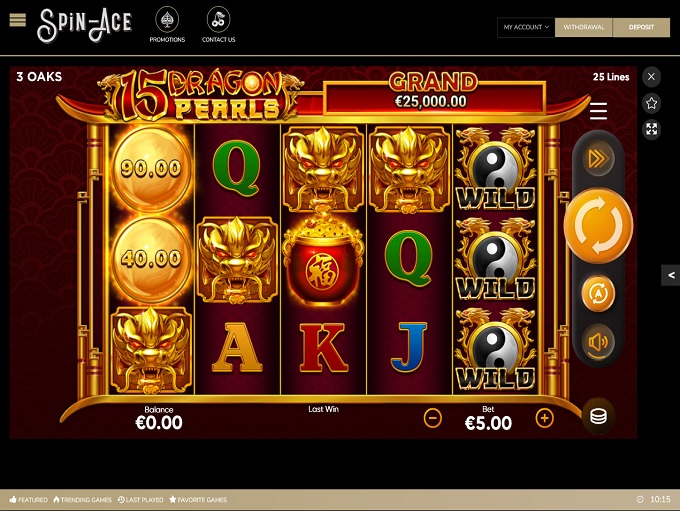Image resolution: width=680 pixels, height=511 pixels.
Task: Switch the game to fullscreen
Action: click(652, 129)
